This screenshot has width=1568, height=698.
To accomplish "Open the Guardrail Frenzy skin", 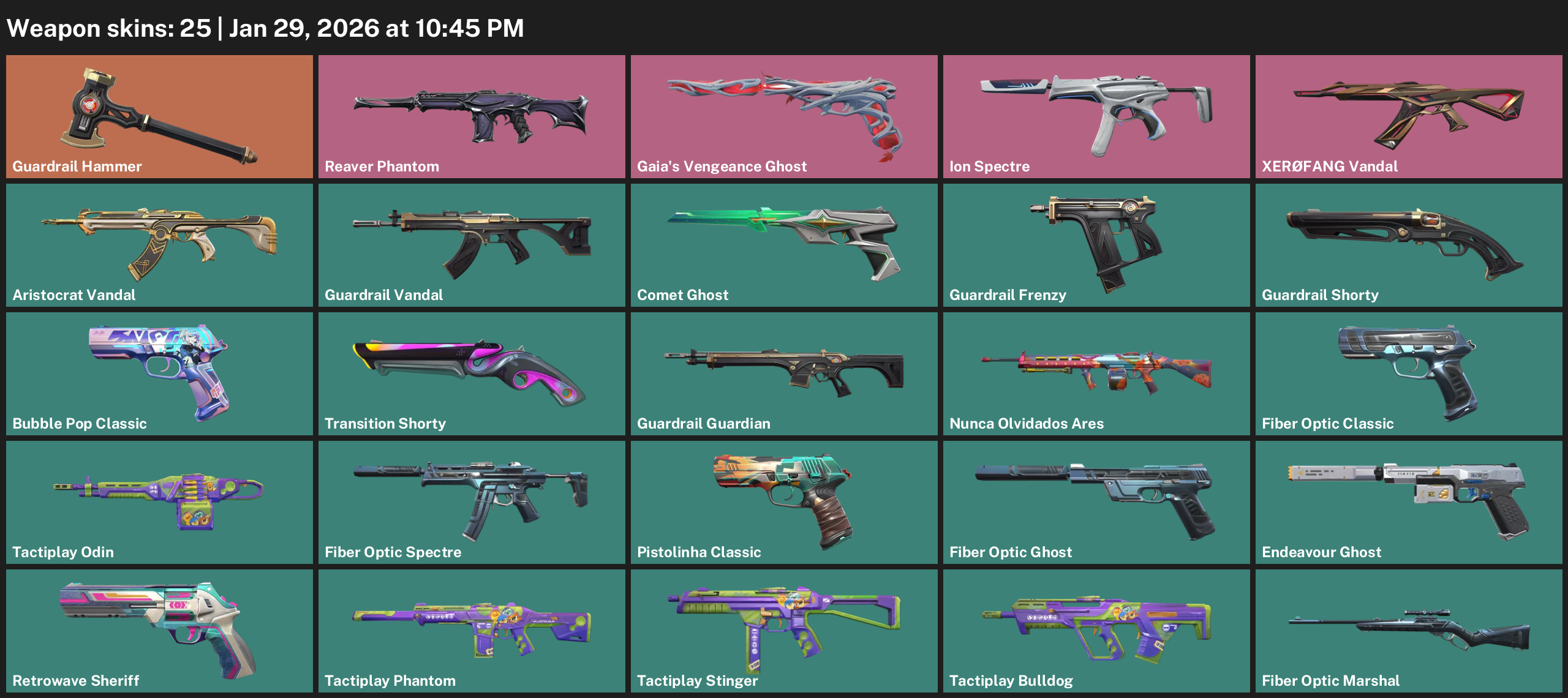I will click(x=1096, y=245).
